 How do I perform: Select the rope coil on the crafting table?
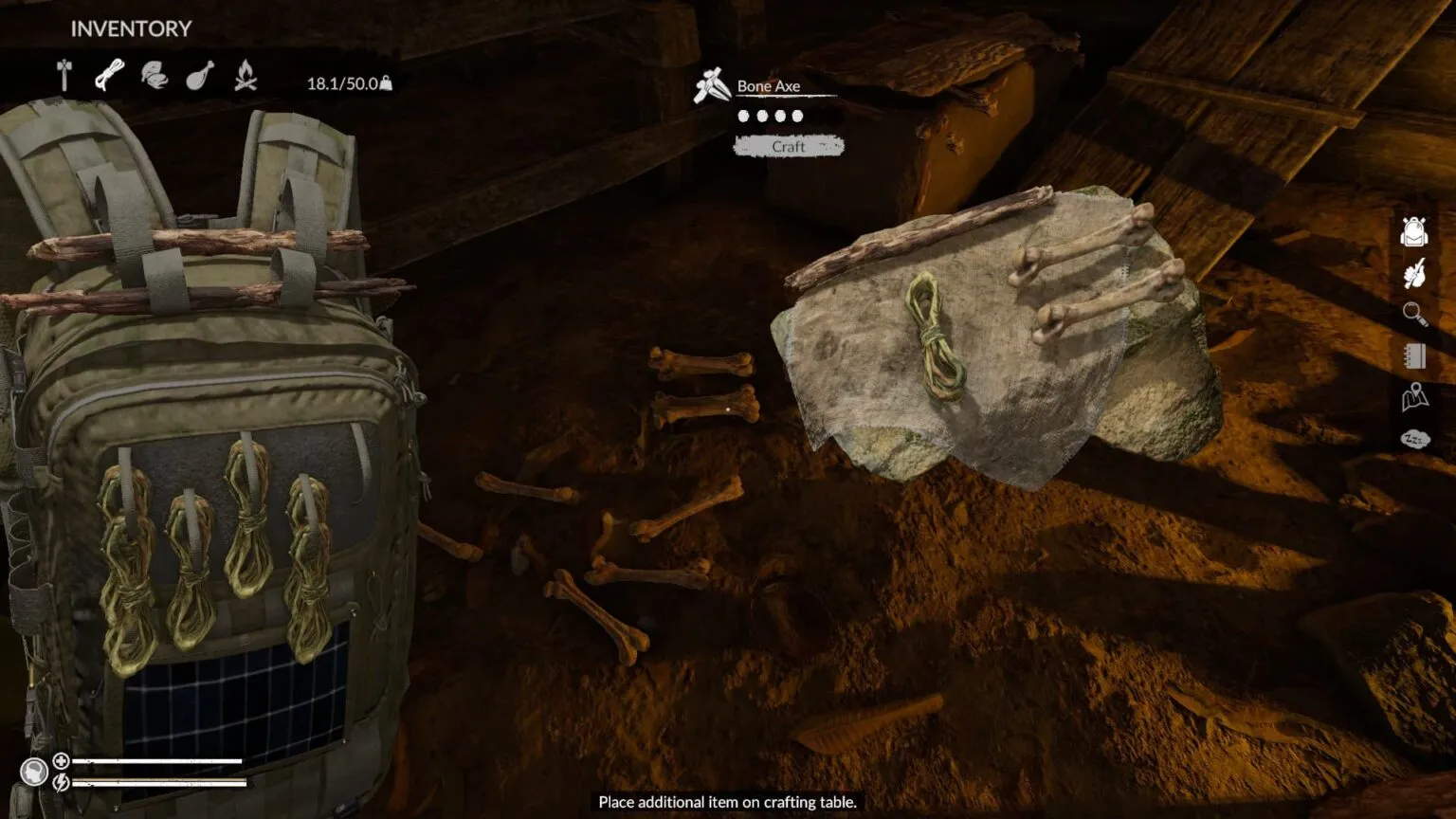(x=937, y=337)
